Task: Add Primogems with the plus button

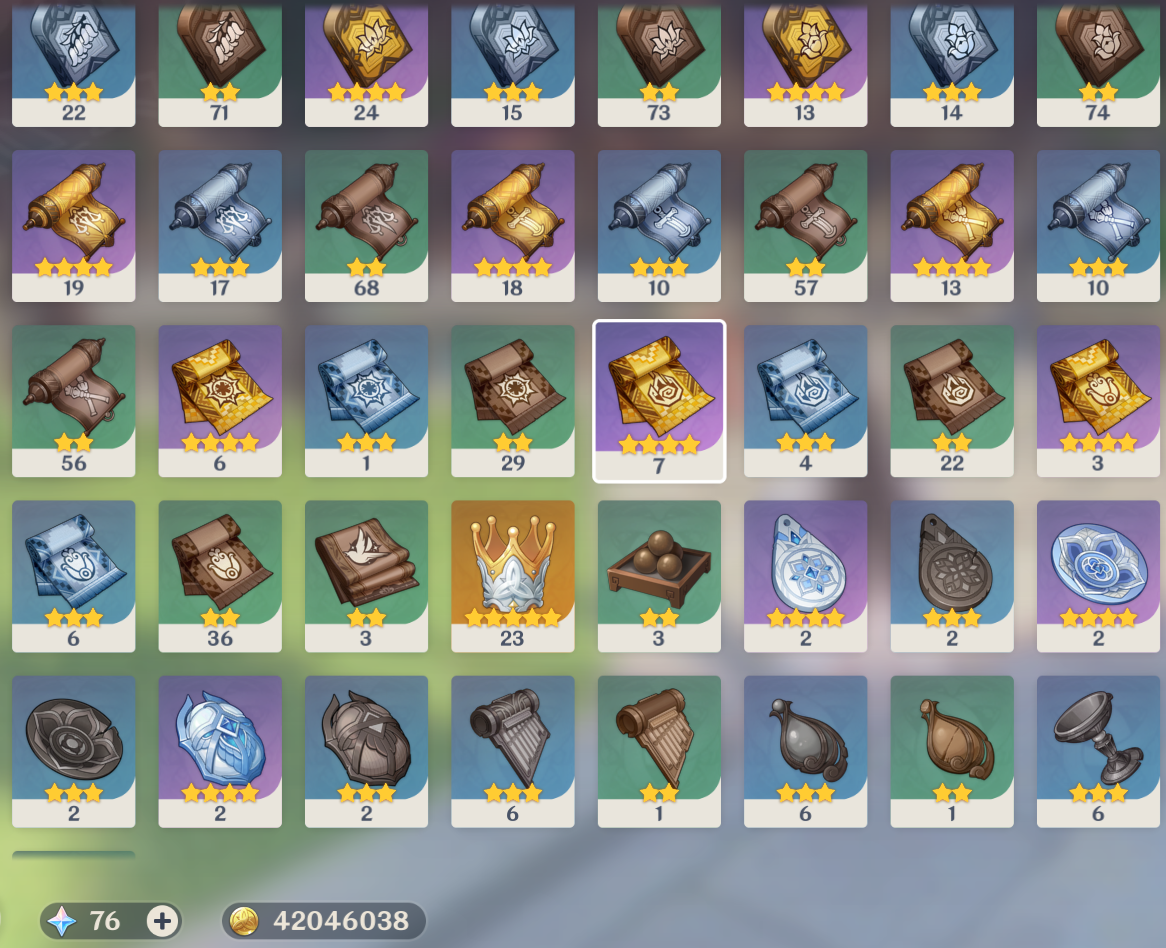Action: 162,921
